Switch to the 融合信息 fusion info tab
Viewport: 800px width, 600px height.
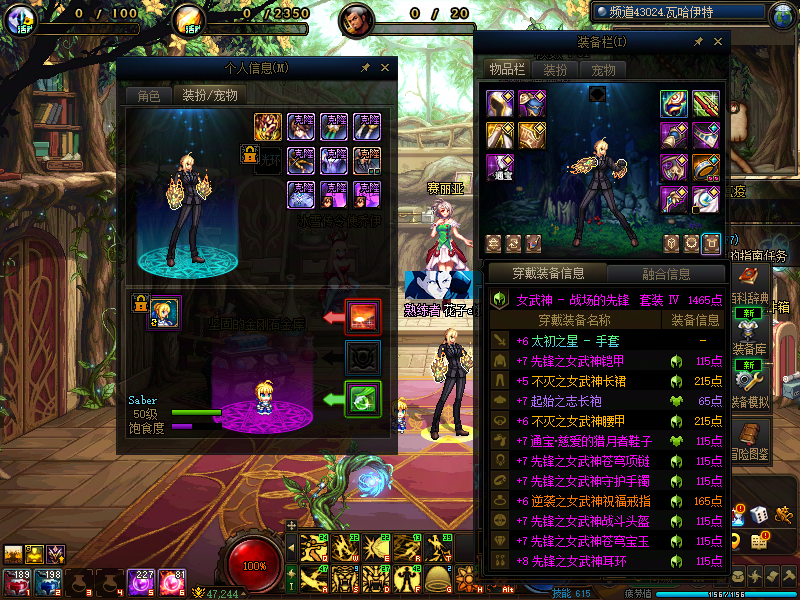coord(664,273)
